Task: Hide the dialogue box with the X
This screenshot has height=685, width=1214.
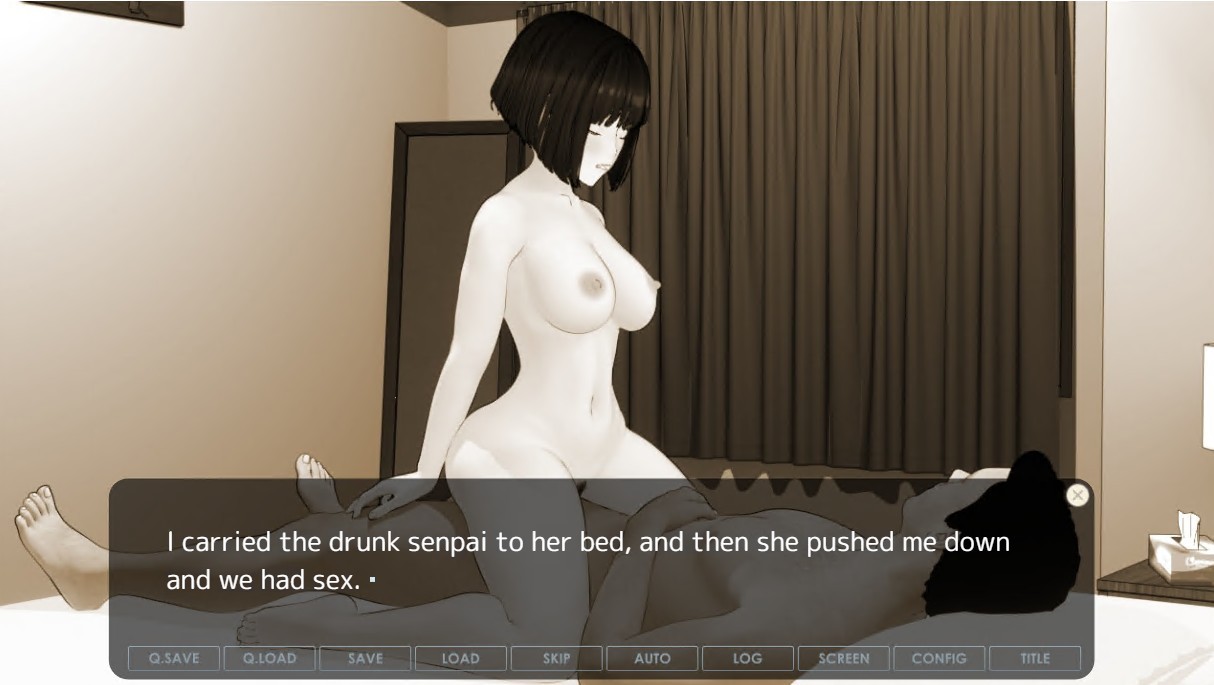Action: click(x=1077, y=495)
